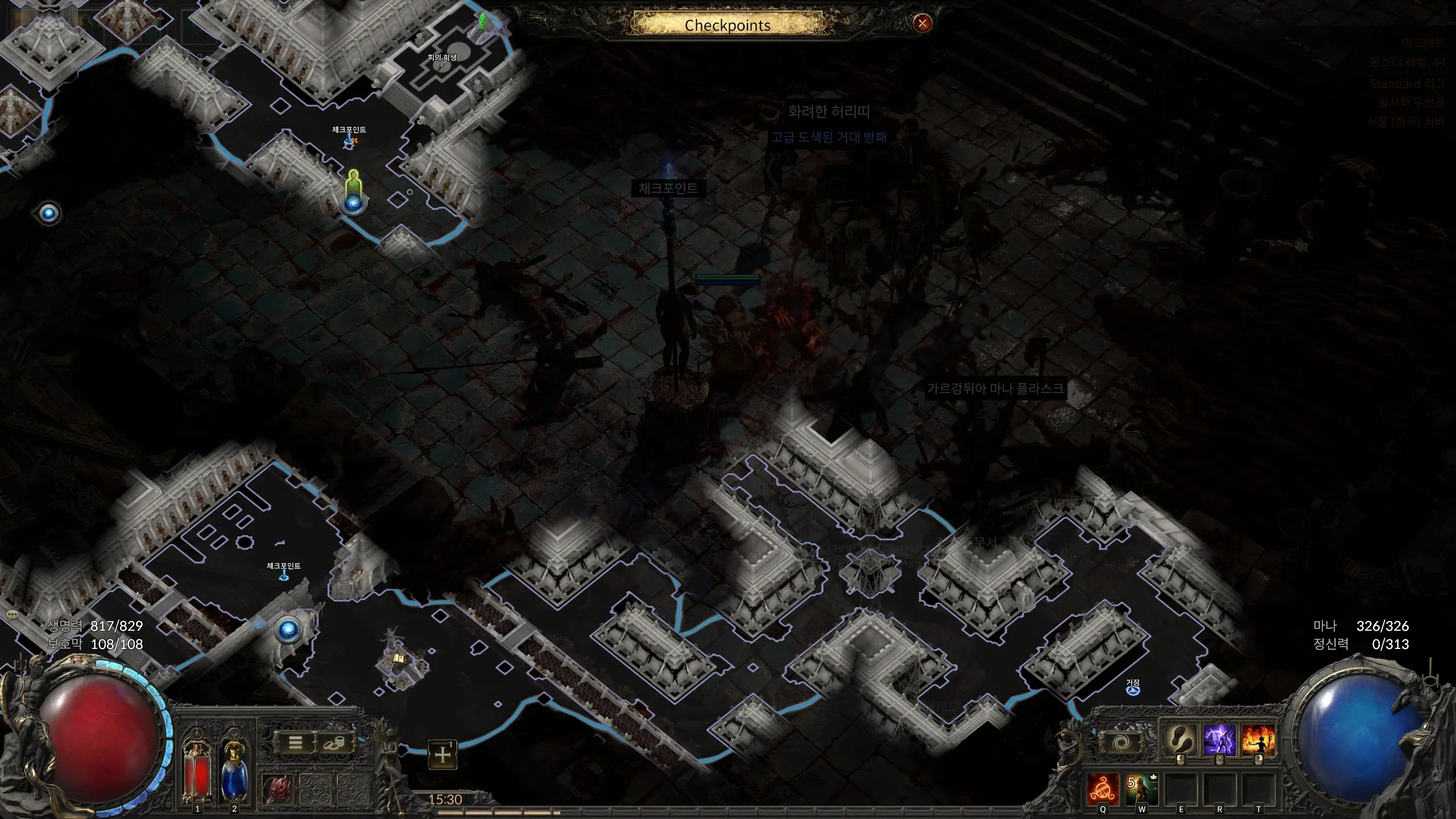Open the three-line game menu button
Viewport: 1456px width, 819px height.
(295, 743)
